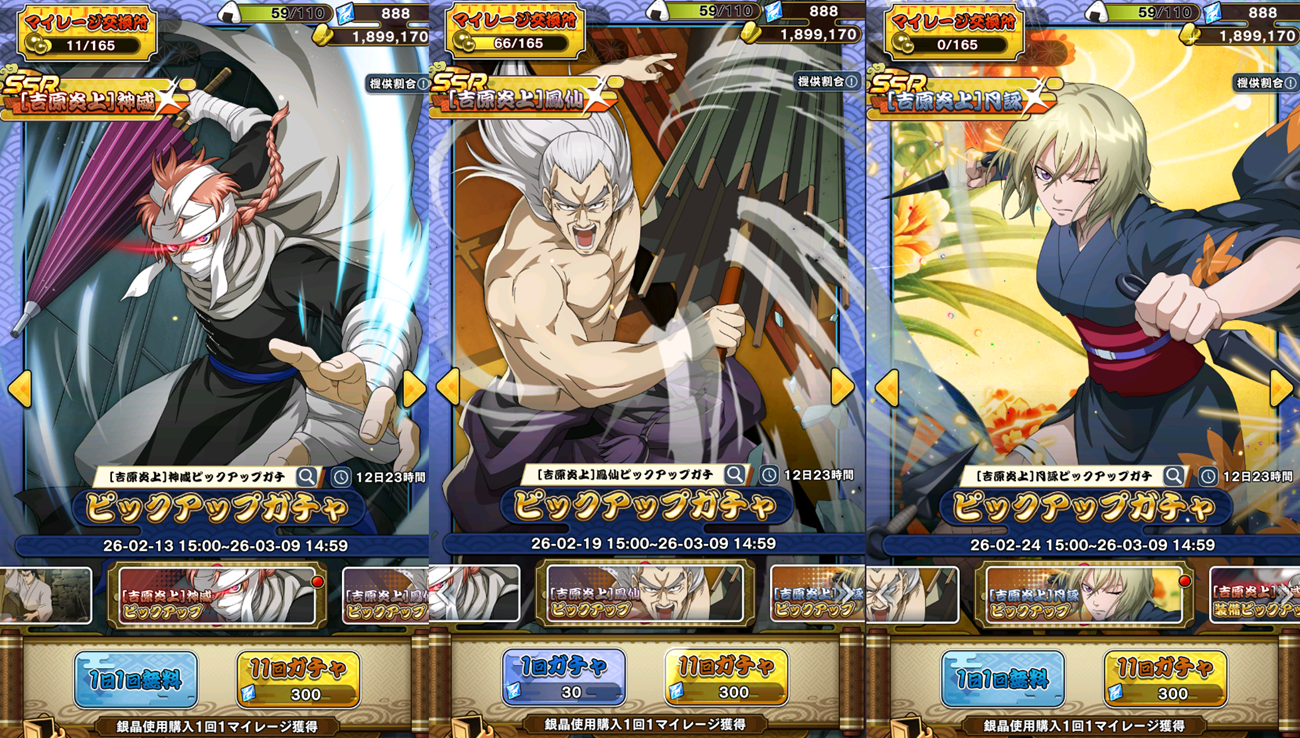Image resolution: width=1300 pixels, height=738 pixels.
Task: Start 11回ガチャ on the 神威 banner
Action: tap(298, 679)
